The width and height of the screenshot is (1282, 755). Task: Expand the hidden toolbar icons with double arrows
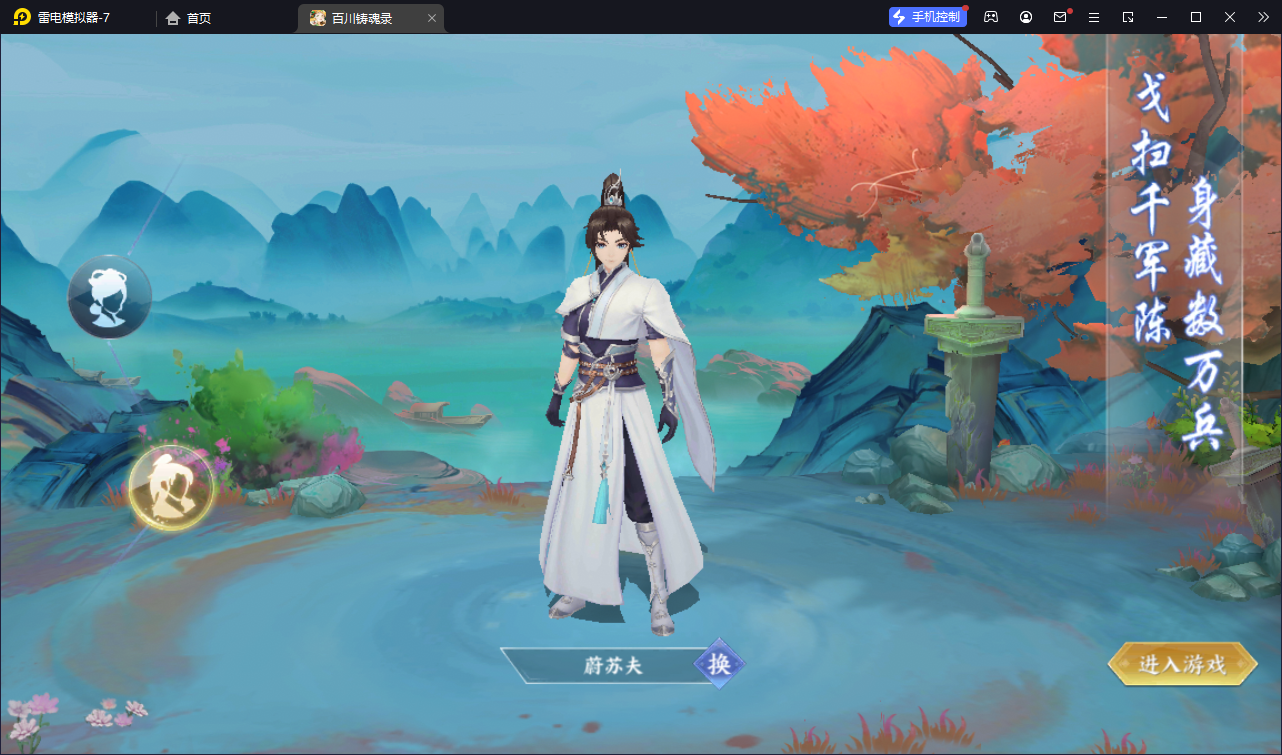(x=1262, y=17)
